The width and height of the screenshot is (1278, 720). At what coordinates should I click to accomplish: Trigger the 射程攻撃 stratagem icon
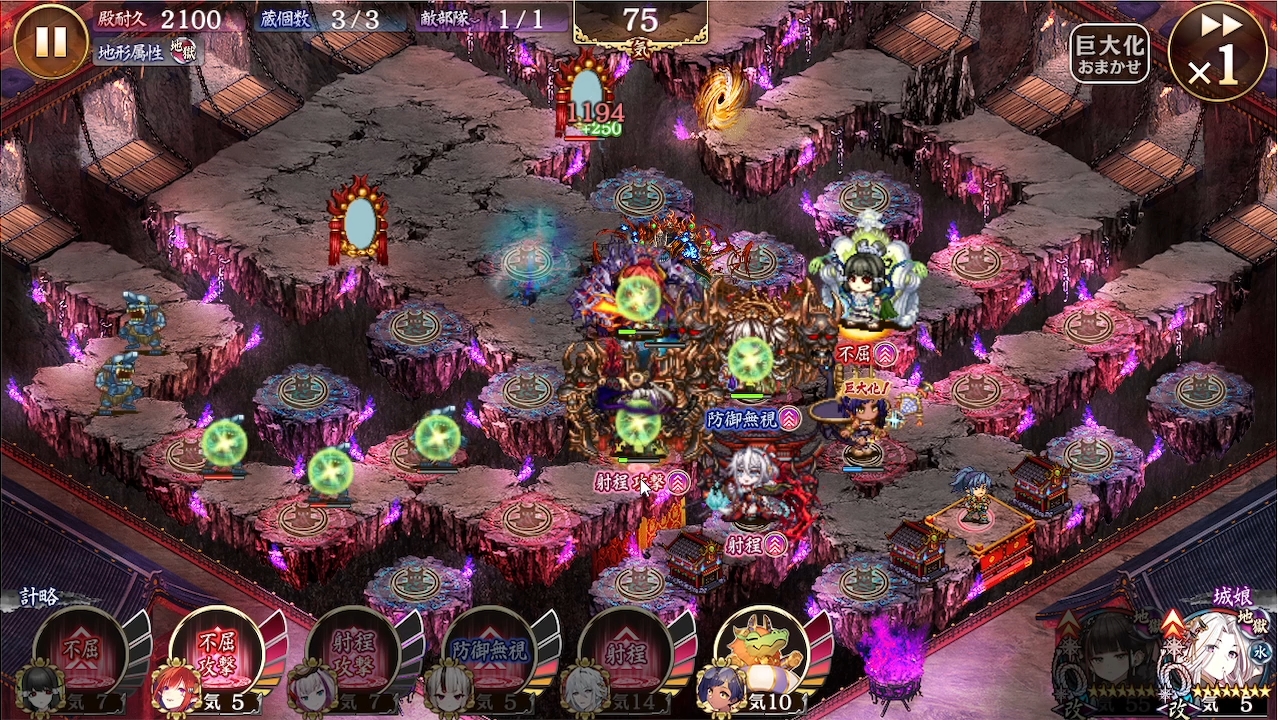[353, 652]
